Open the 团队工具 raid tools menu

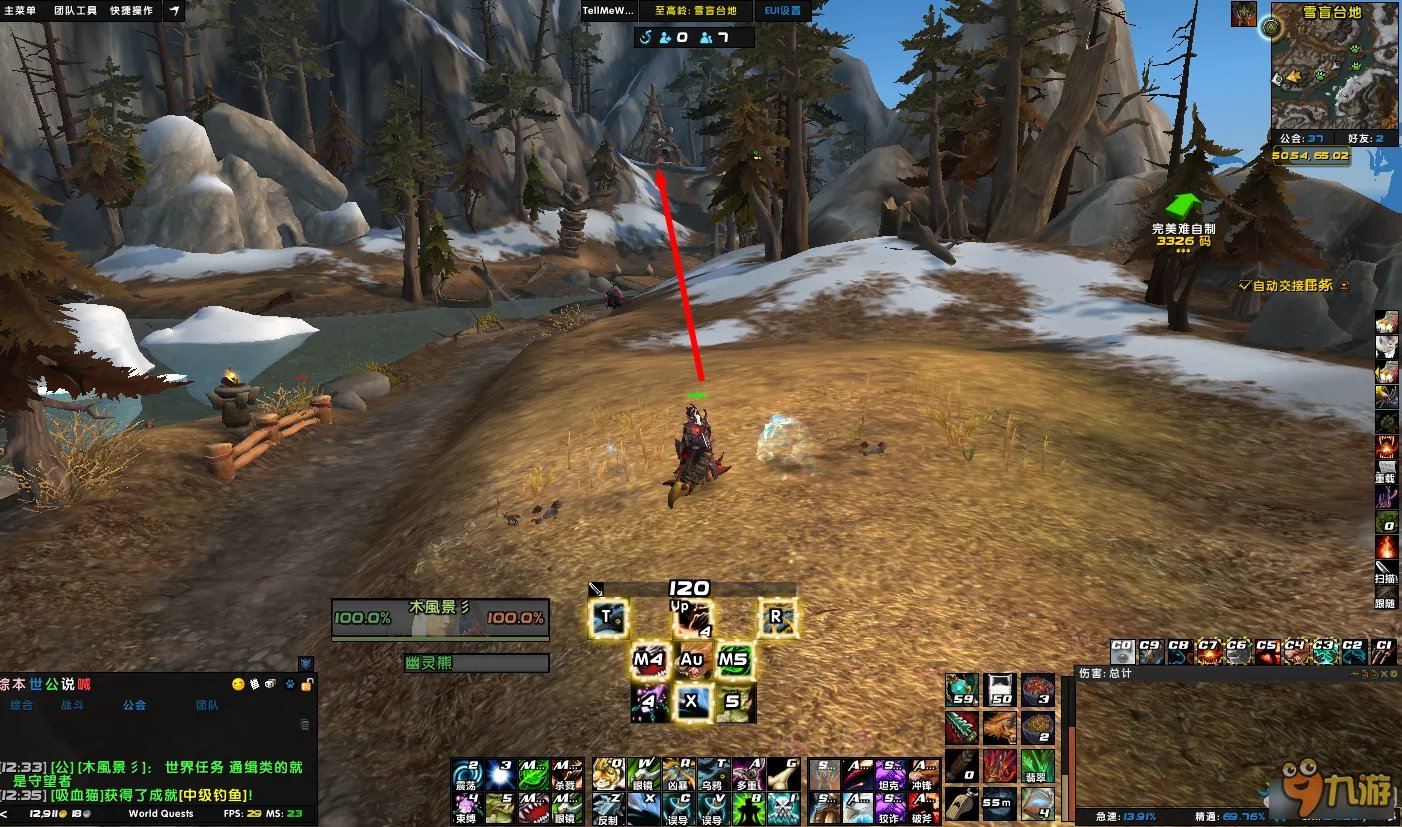75,10
